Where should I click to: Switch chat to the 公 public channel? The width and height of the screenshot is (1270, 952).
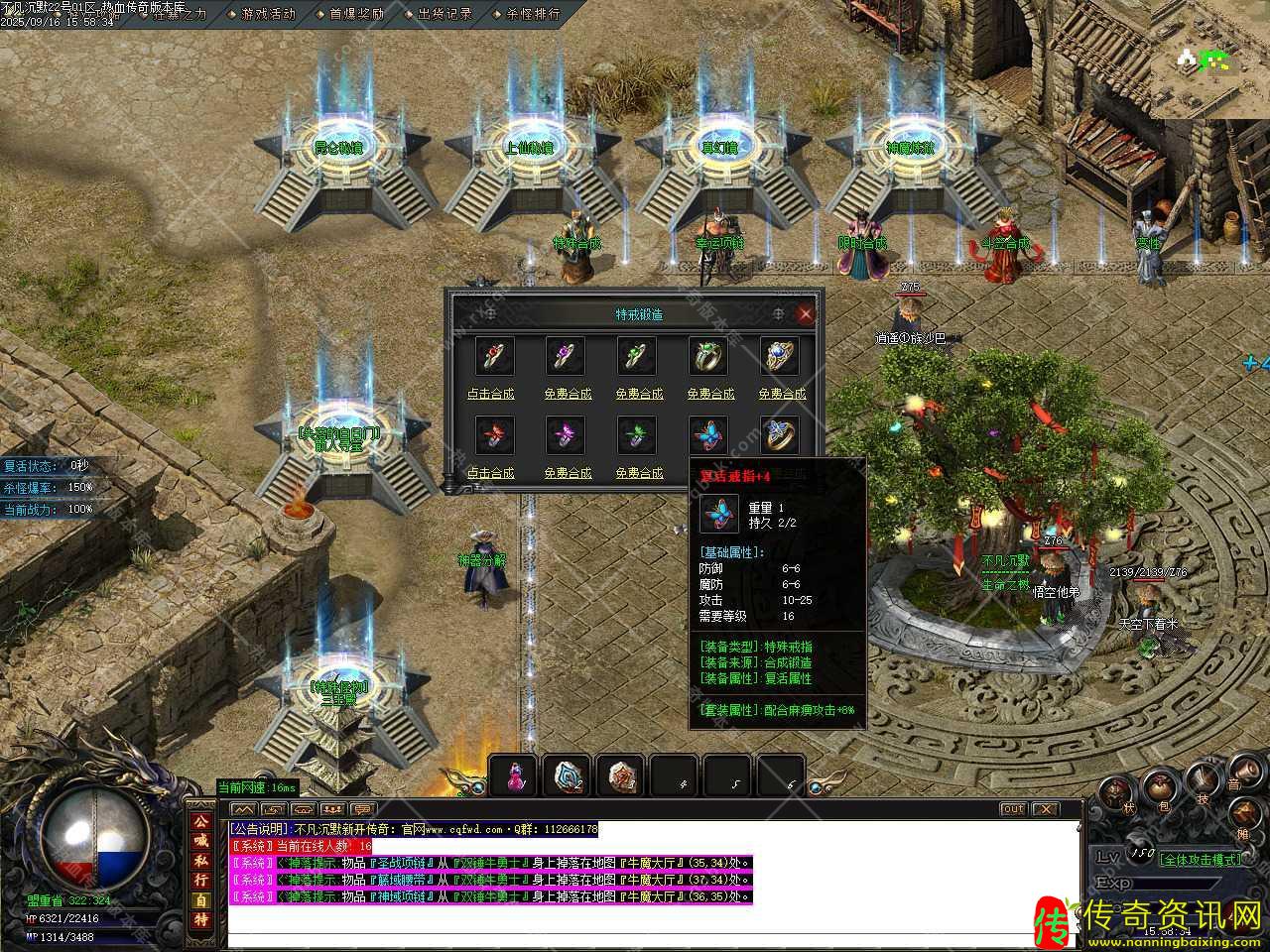point(201,825)
